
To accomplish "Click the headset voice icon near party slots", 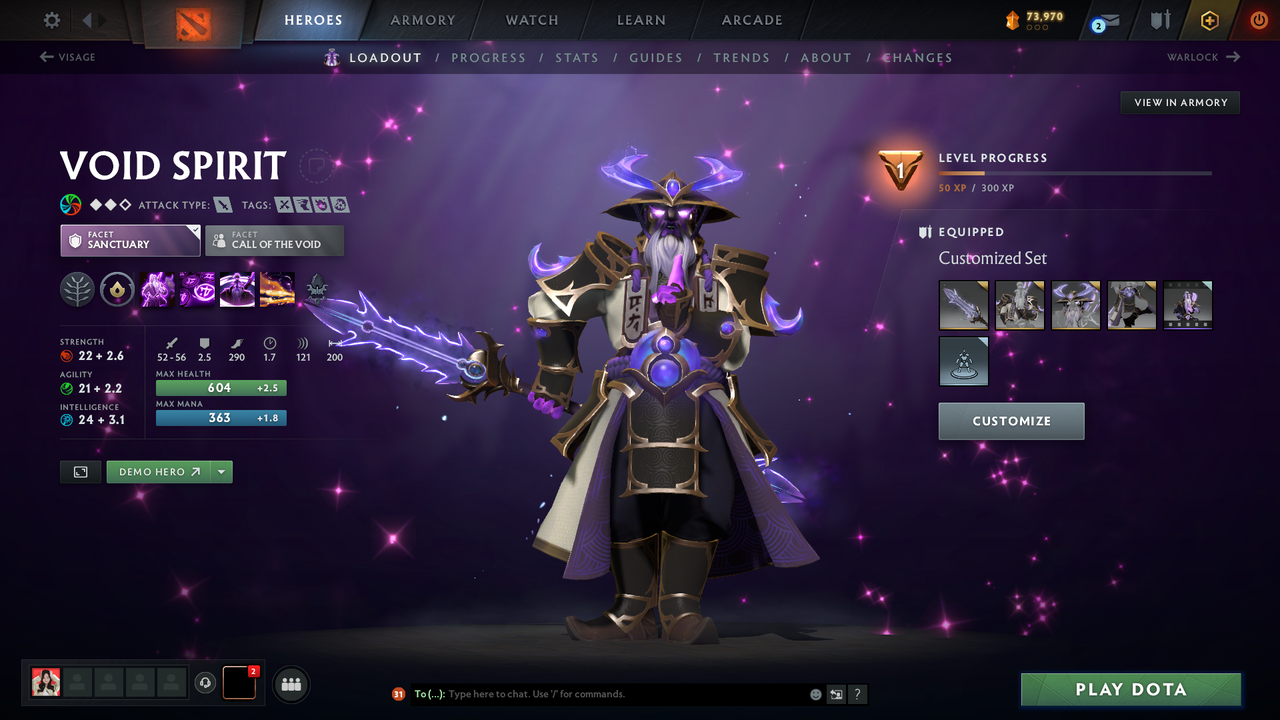I will (207, 682).
